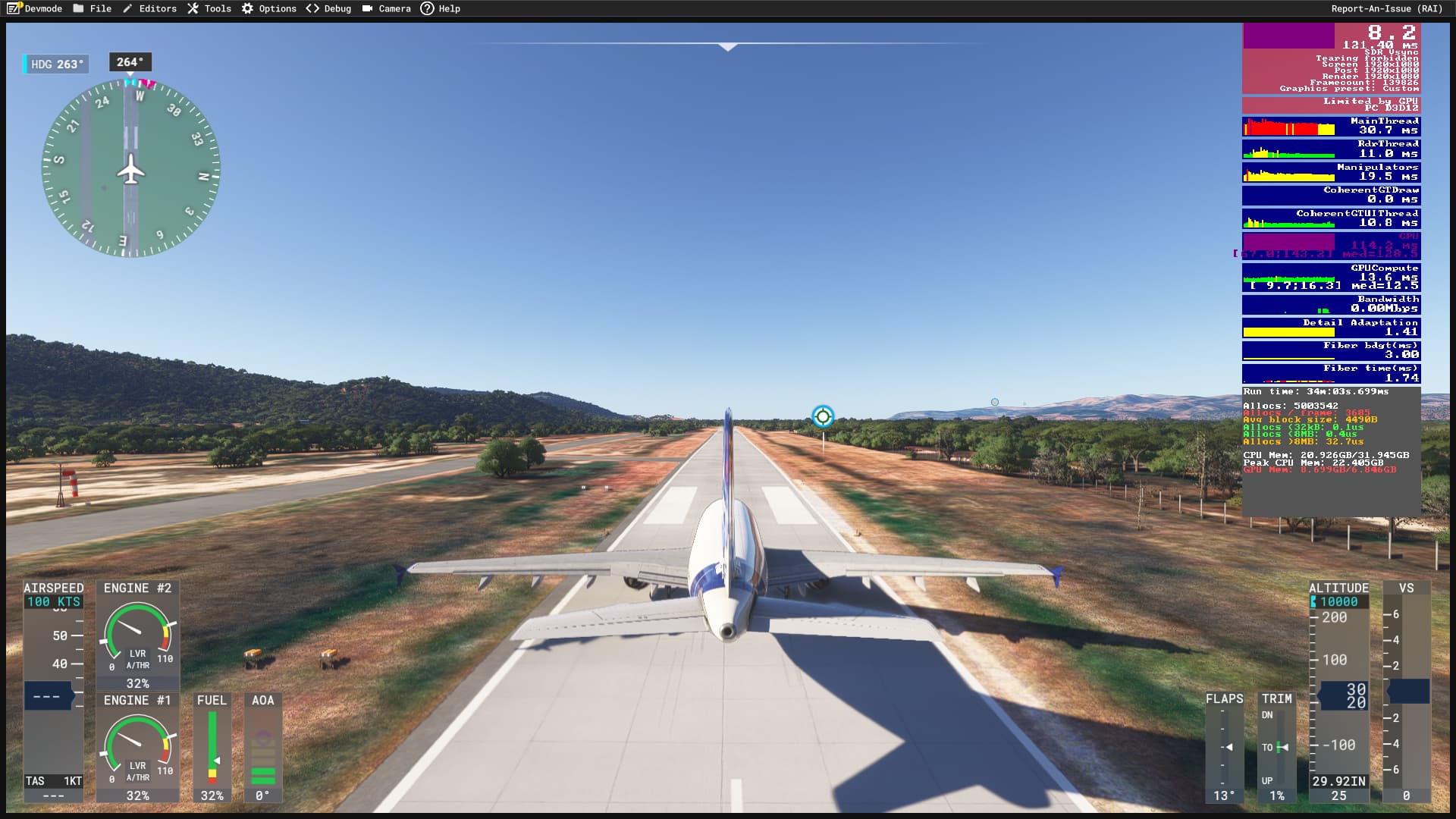
Task: Open the Editors menu
Action: [x=149, y=8]
